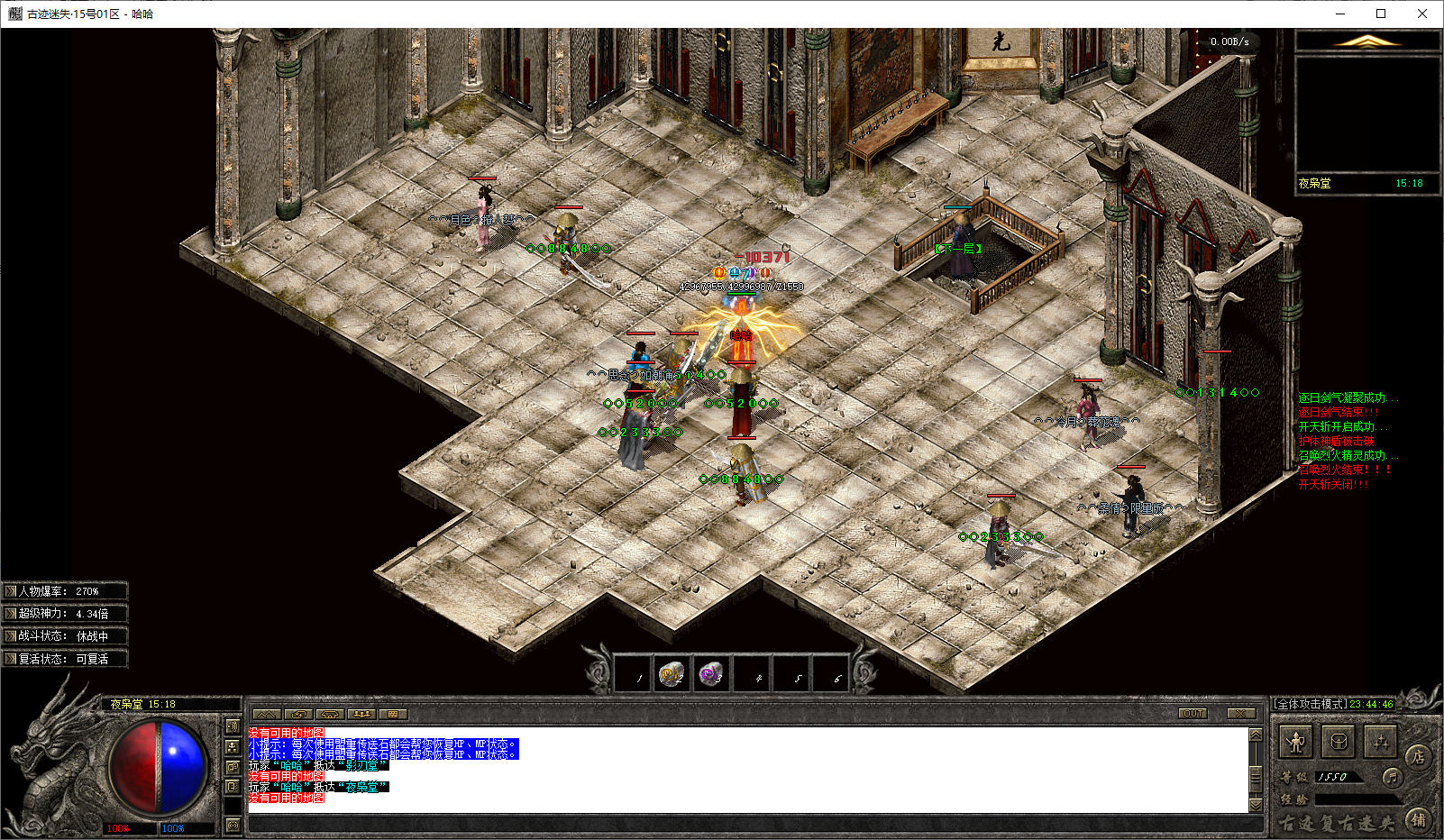The width and height of the screenshot is (1444, 840).
Task: Open the character equipment panel icon
Action: click(x=1296, y=743)
